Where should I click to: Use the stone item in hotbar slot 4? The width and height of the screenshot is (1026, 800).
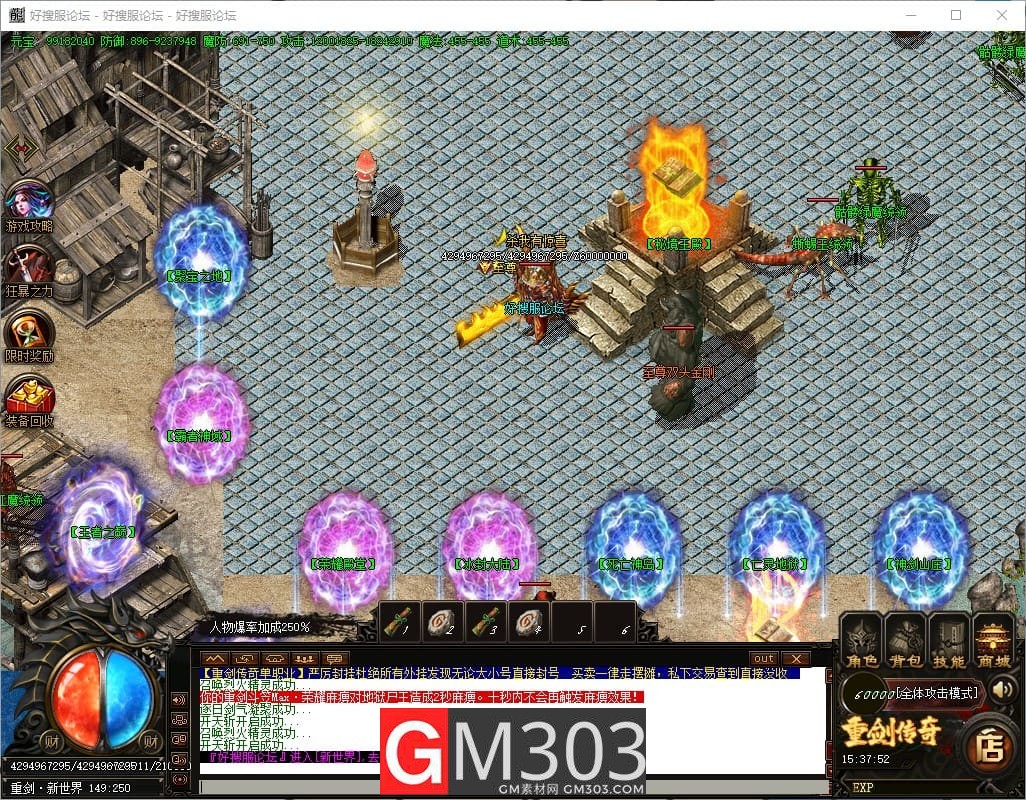pos(530,621)
